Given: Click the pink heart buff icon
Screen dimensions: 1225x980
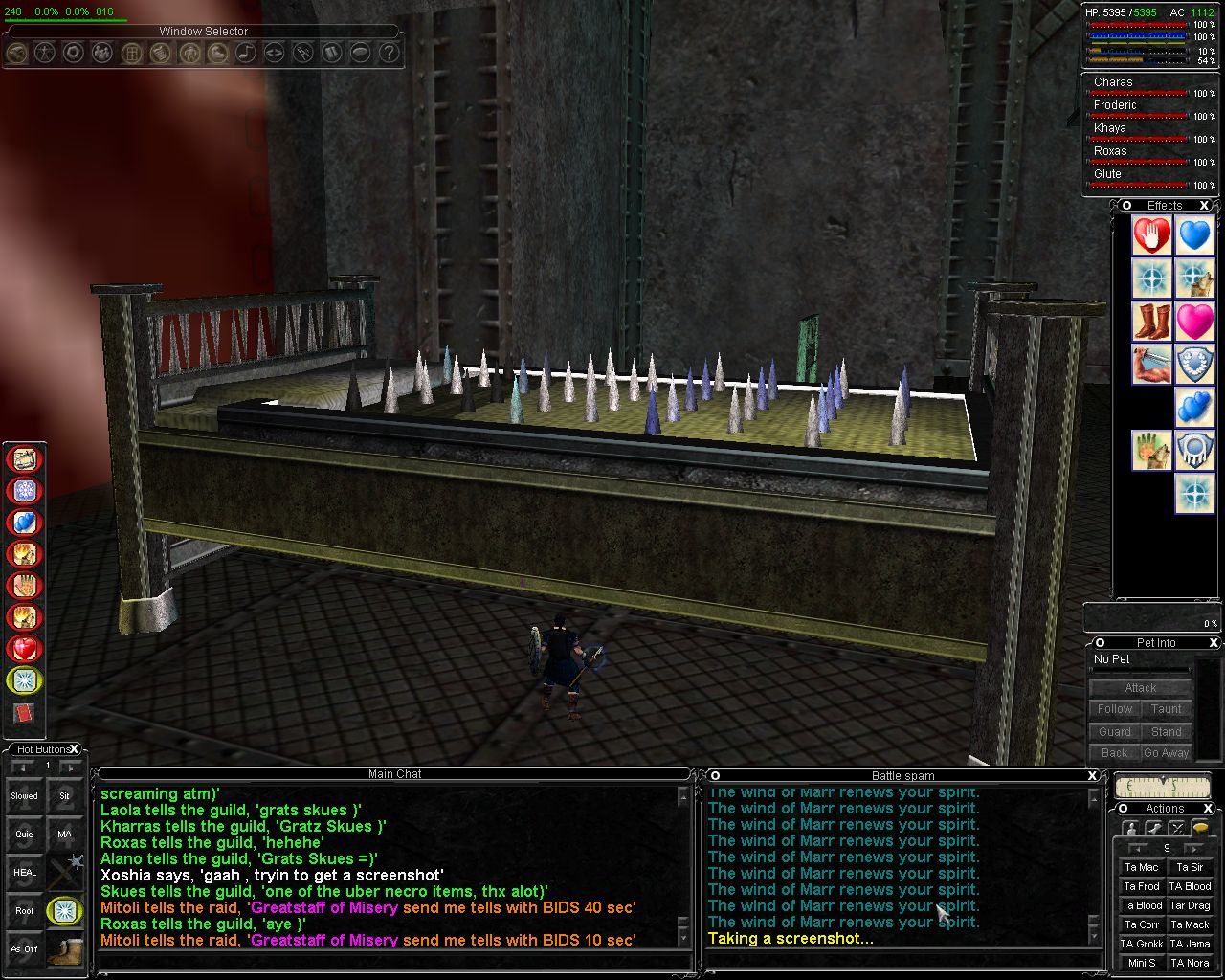Looking at the screenshot, I should (1195, 322).
